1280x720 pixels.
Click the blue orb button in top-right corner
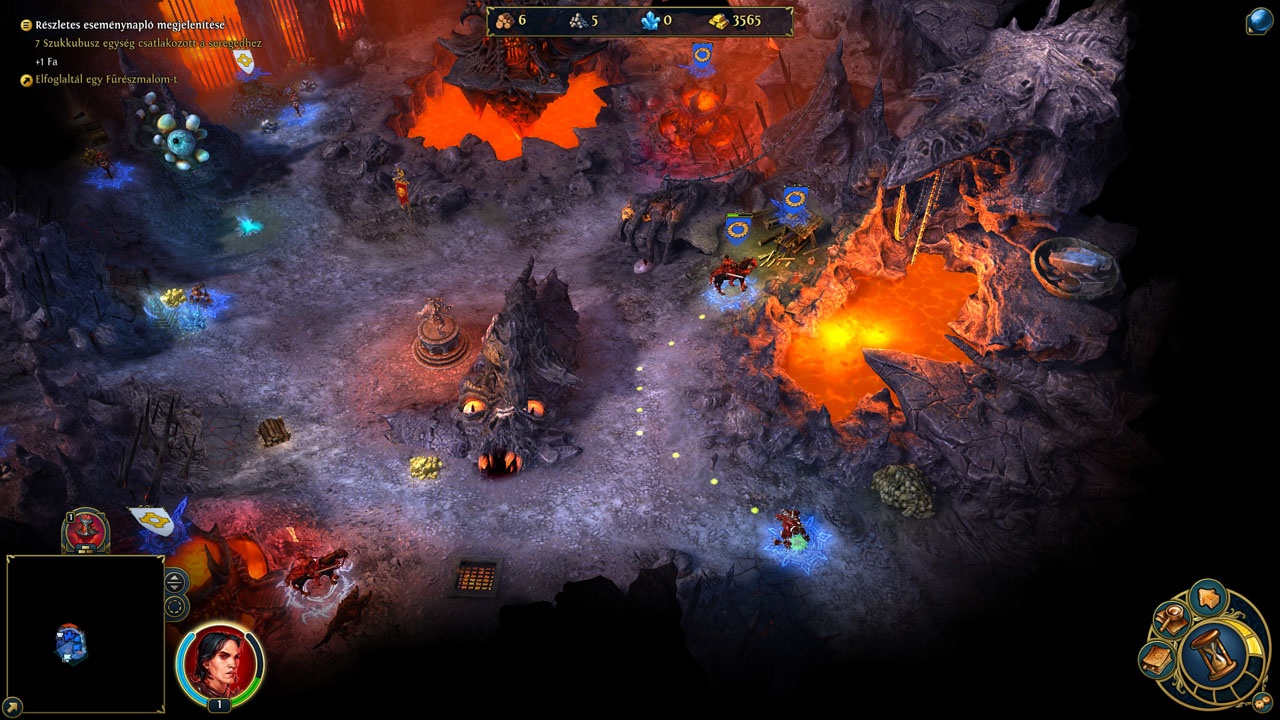pos(1259,22)
